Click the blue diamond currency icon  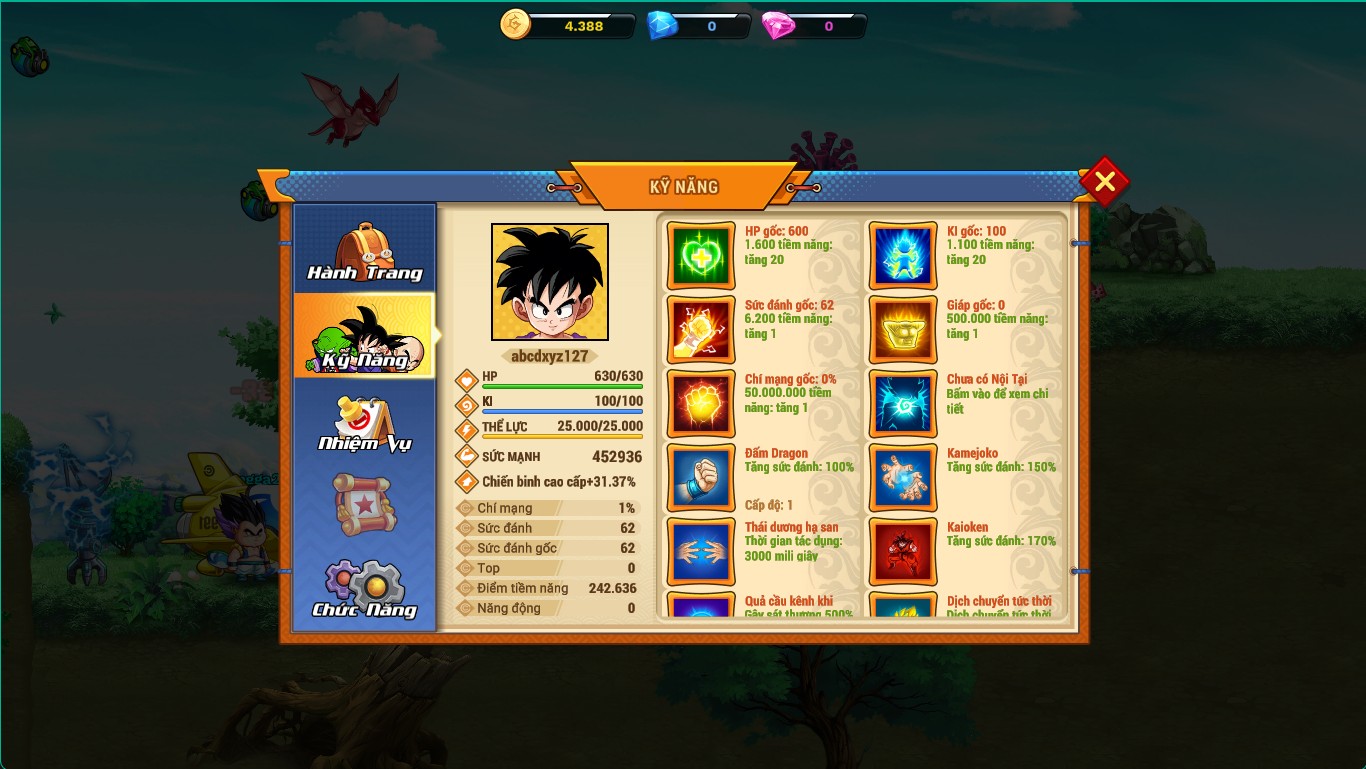662,26
